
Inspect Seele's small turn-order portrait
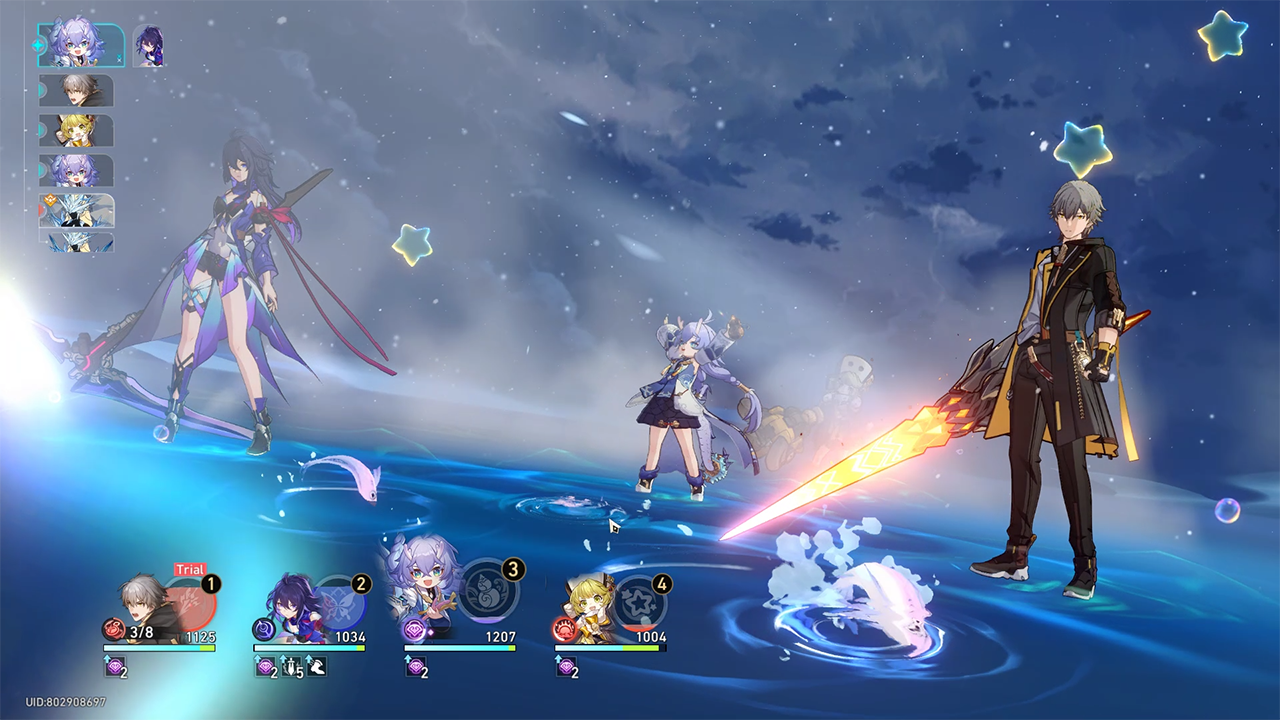149,47
